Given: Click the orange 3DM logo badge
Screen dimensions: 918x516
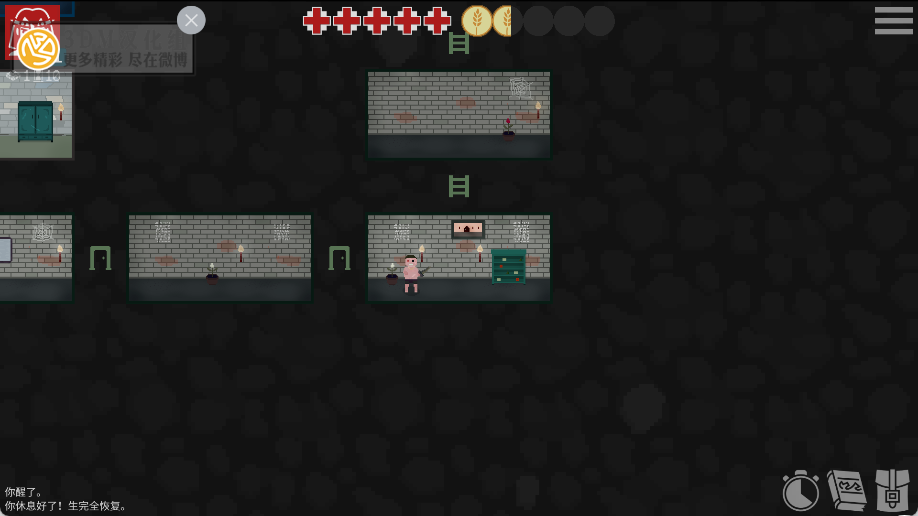Looking at the screenshot, I should [x=38, y=49].
